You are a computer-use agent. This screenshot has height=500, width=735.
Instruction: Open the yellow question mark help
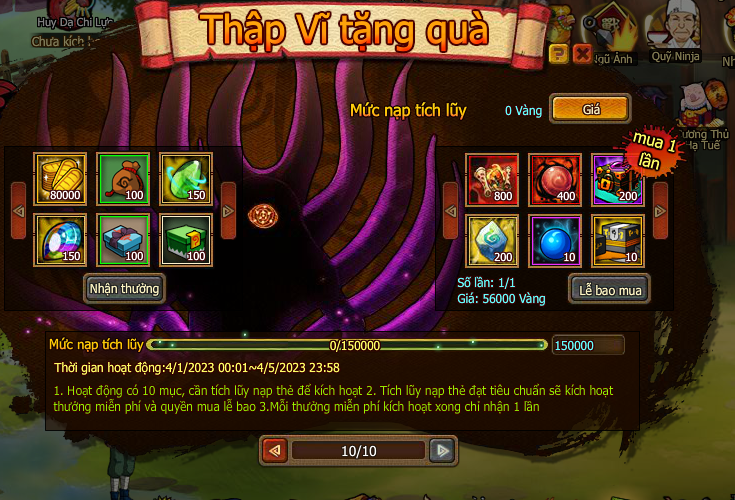559,53
